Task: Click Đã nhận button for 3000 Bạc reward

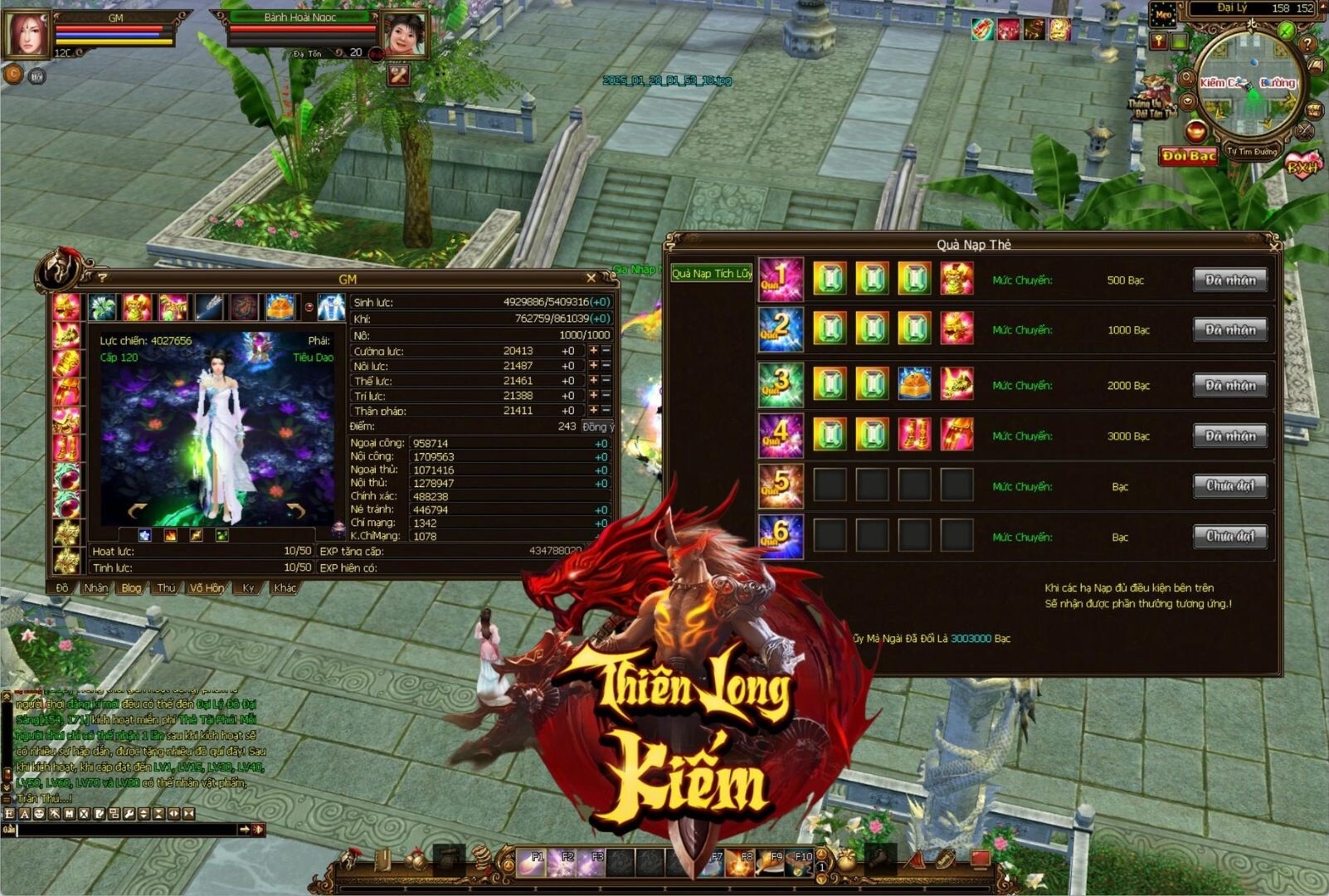Action: pyautogui.click(x=1229, y=436)
